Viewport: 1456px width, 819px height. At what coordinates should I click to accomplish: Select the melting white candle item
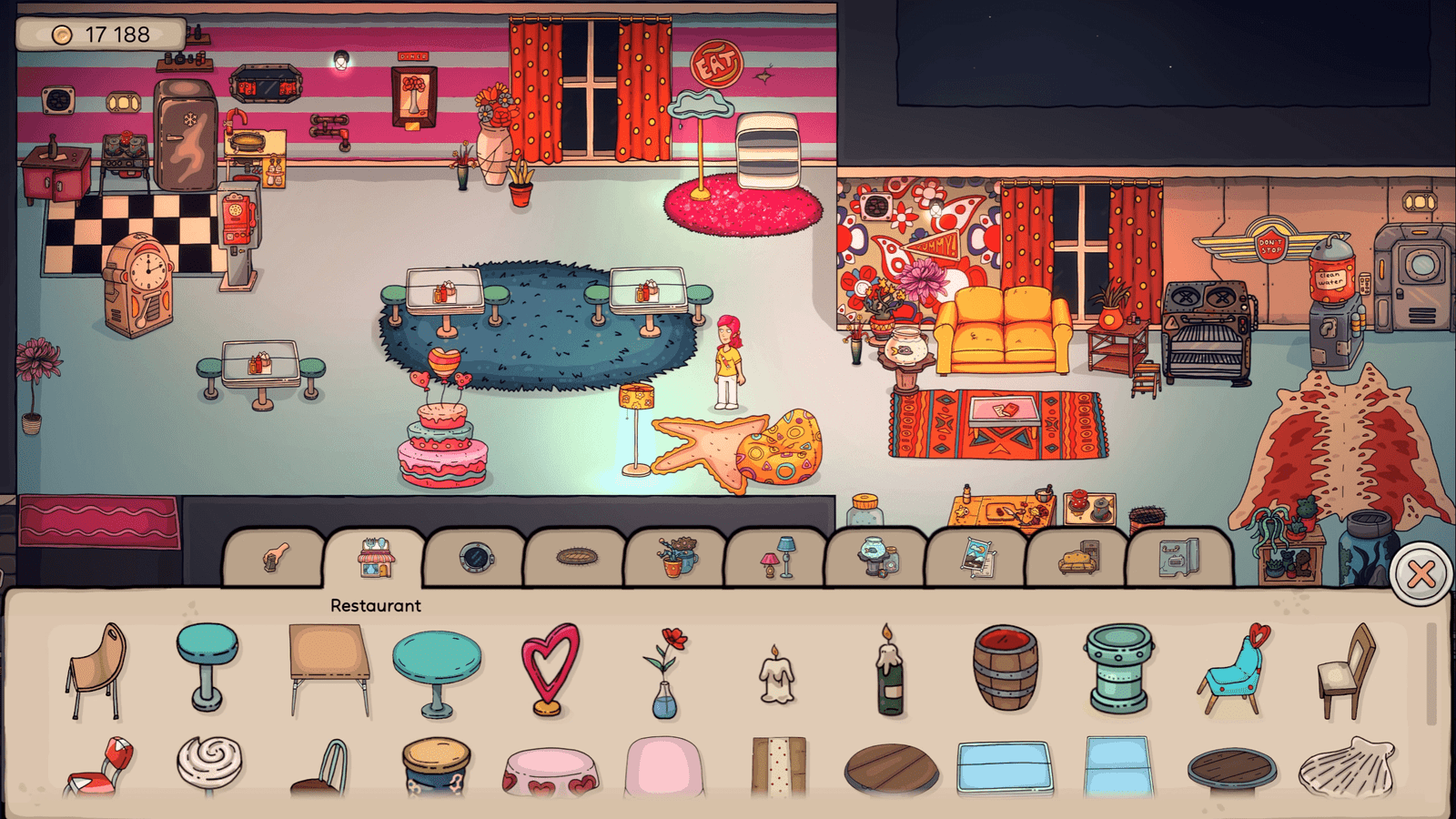[x=776, y=675]
